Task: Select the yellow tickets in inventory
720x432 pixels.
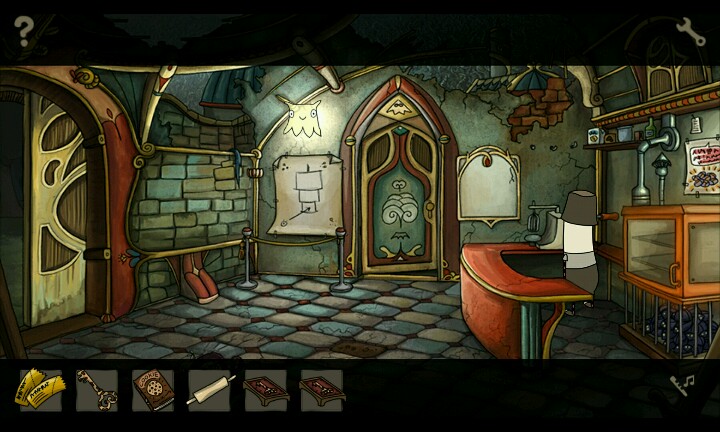Action: [40, 390]
